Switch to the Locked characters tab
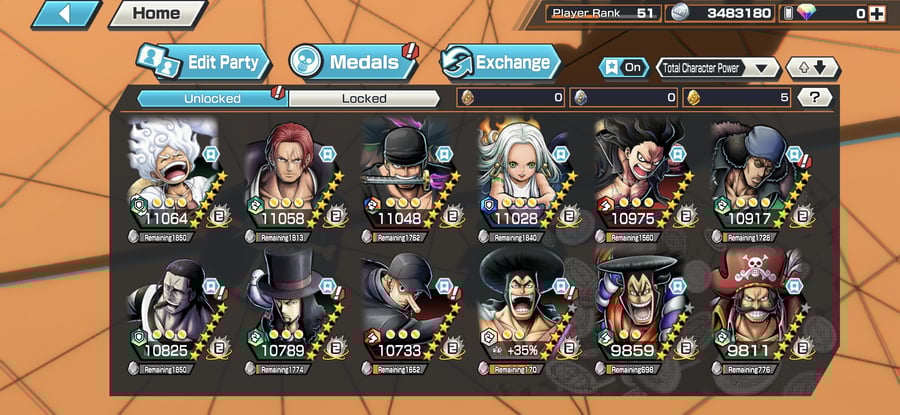 tap(364, 98)
